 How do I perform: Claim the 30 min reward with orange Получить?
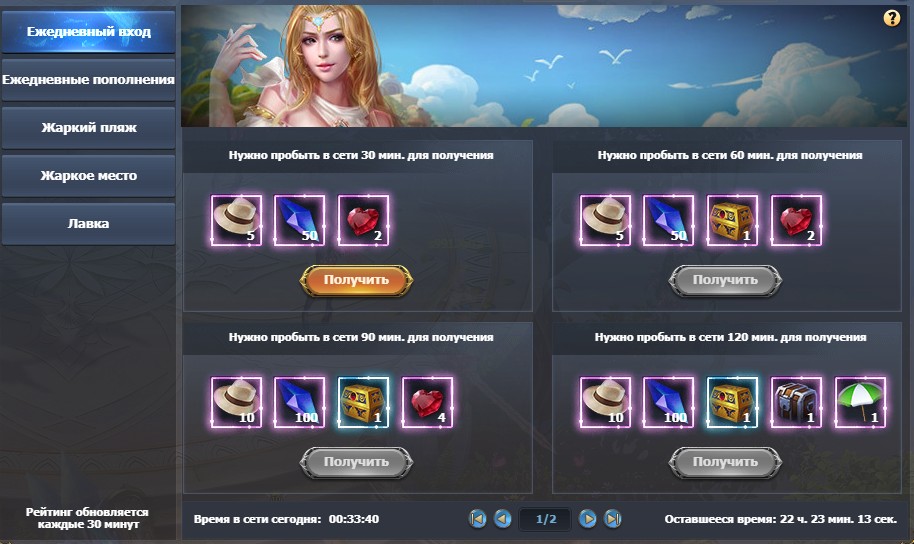tap(356, 280)
